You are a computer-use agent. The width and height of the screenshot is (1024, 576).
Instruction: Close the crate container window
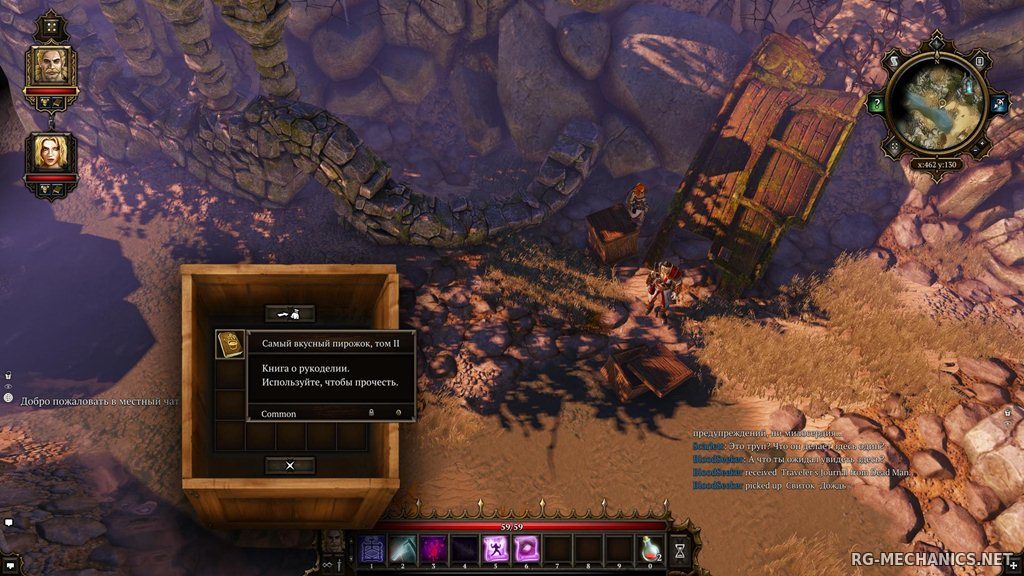290,465
